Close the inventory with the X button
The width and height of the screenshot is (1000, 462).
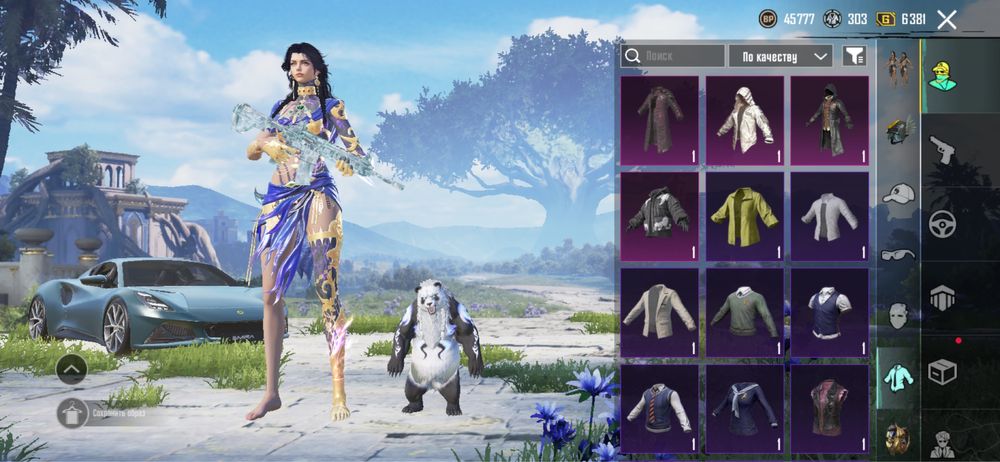(x=947, y=19)
